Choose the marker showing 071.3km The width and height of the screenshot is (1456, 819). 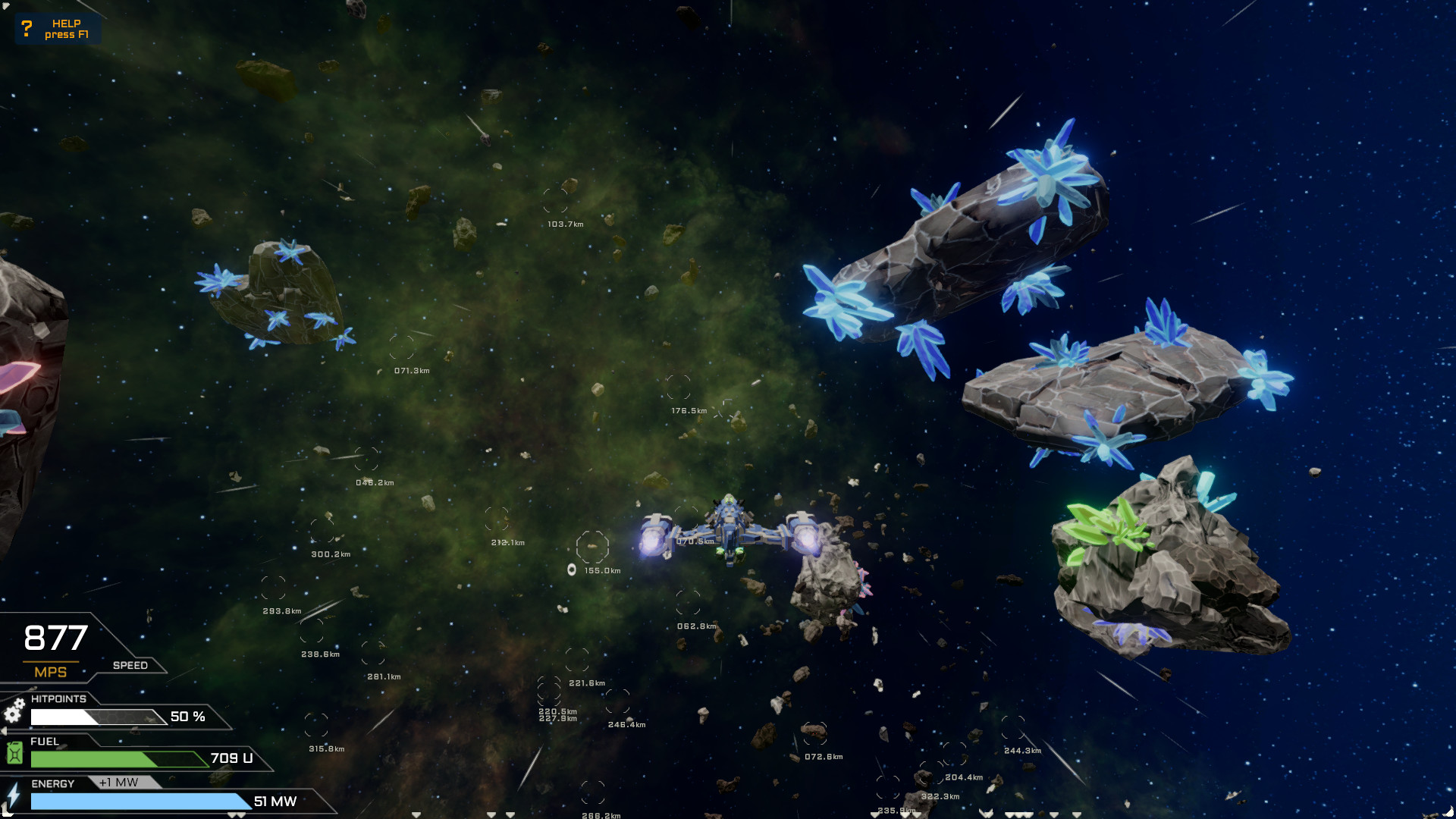[x=401, y=348]
